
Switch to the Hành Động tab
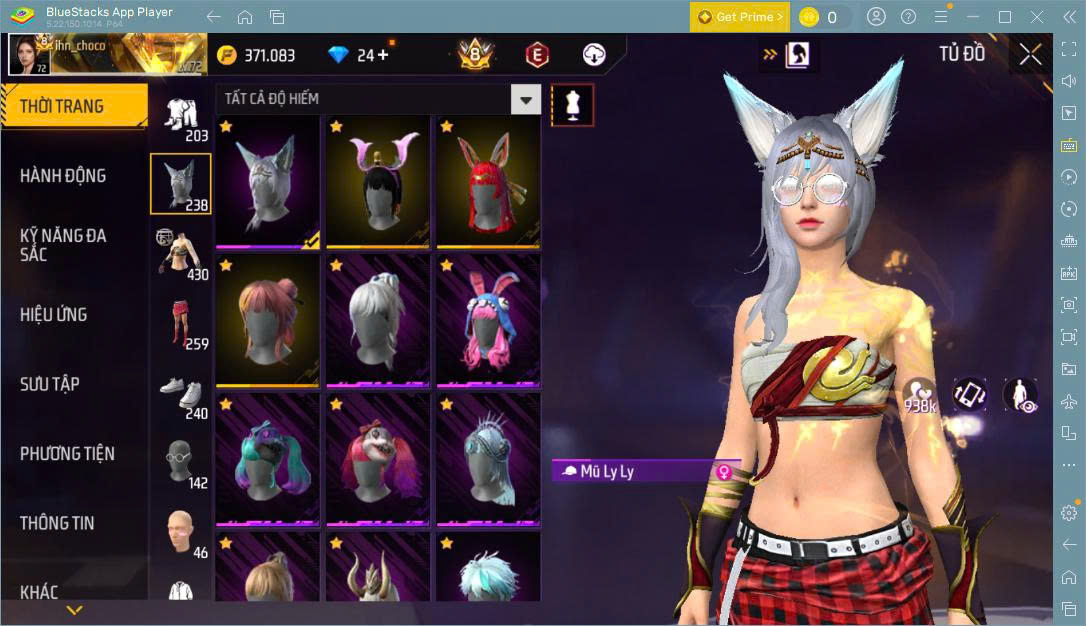63,176
